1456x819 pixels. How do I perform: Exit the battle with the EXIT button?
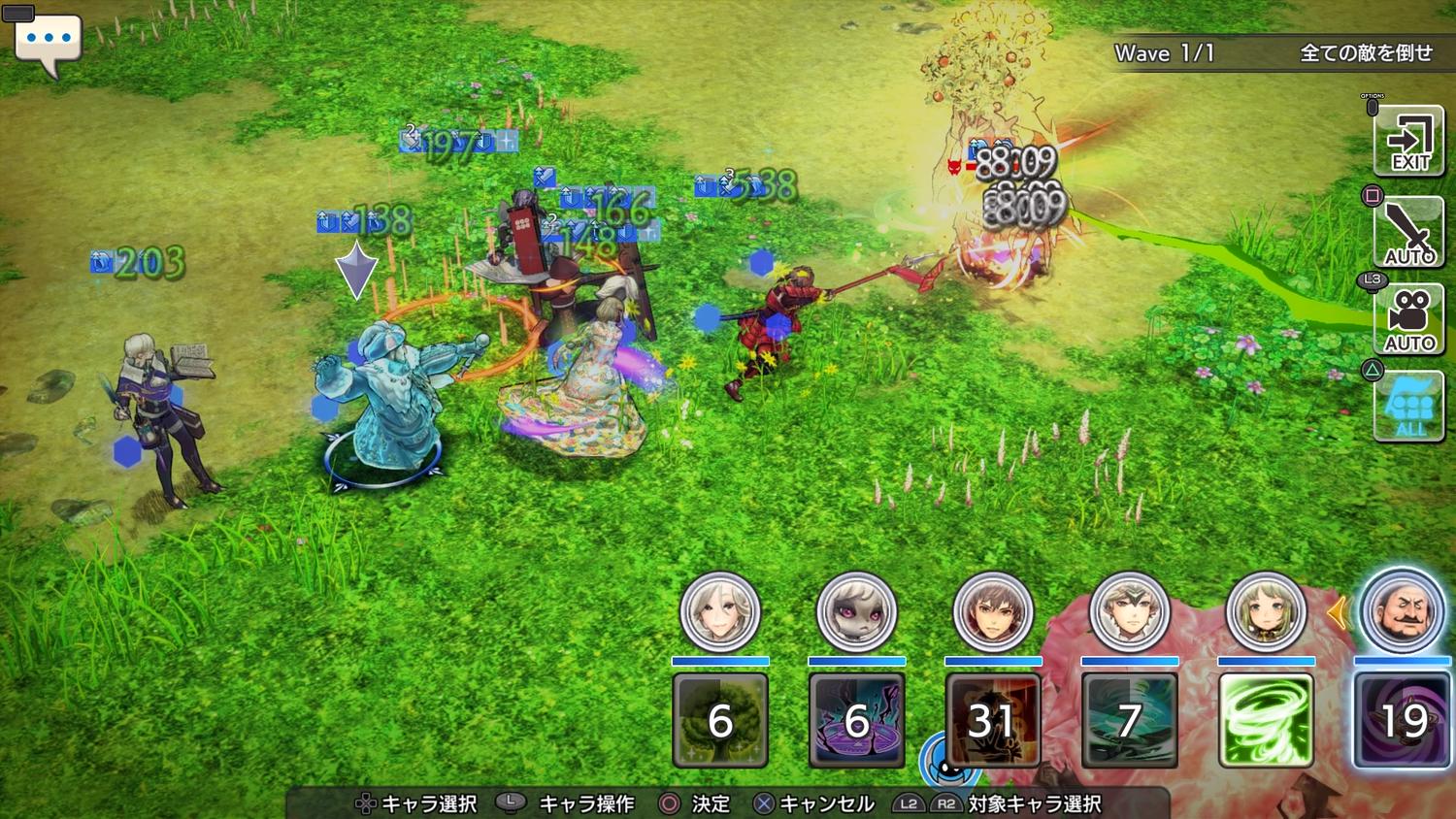1408,142
